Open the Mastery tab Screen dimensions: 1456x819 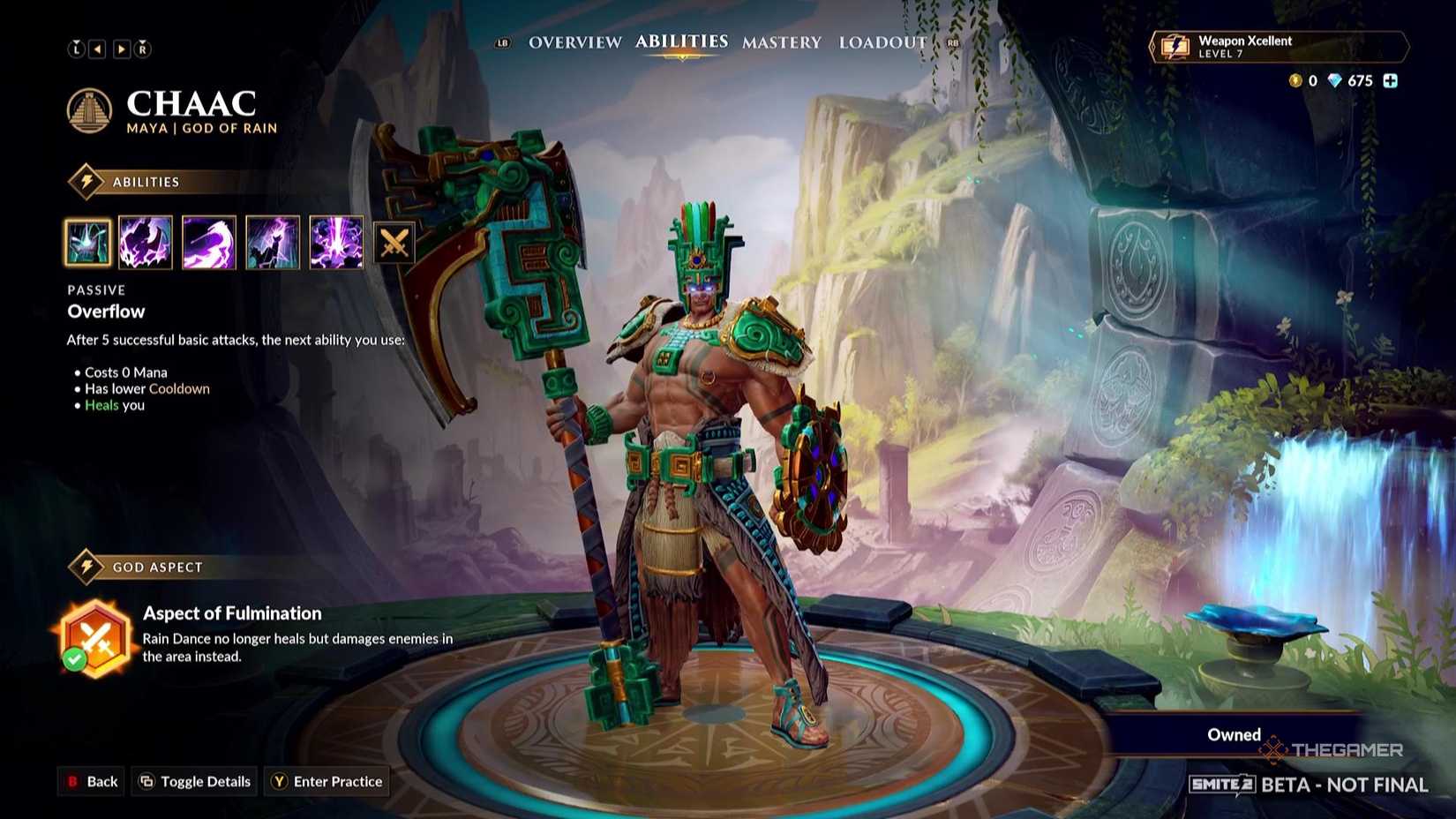coord(781,41)
